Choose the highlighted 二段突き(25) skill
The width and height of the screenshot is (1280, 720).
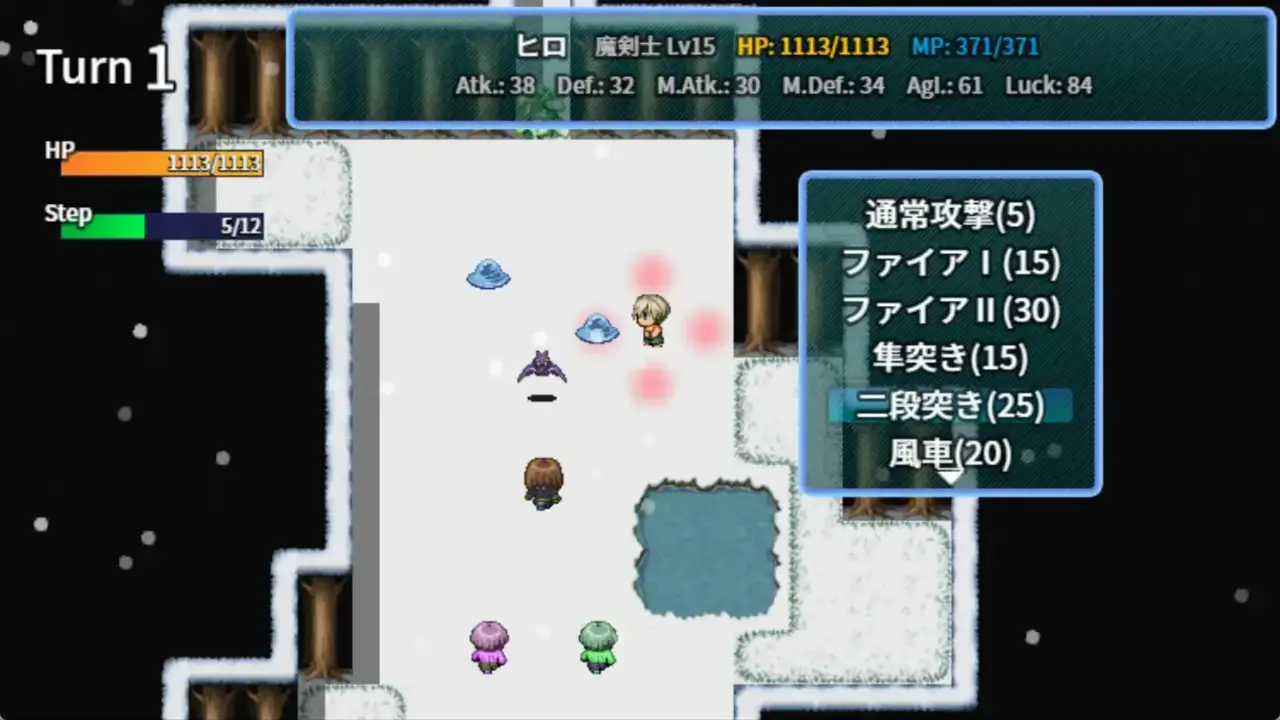coord(950,406)
